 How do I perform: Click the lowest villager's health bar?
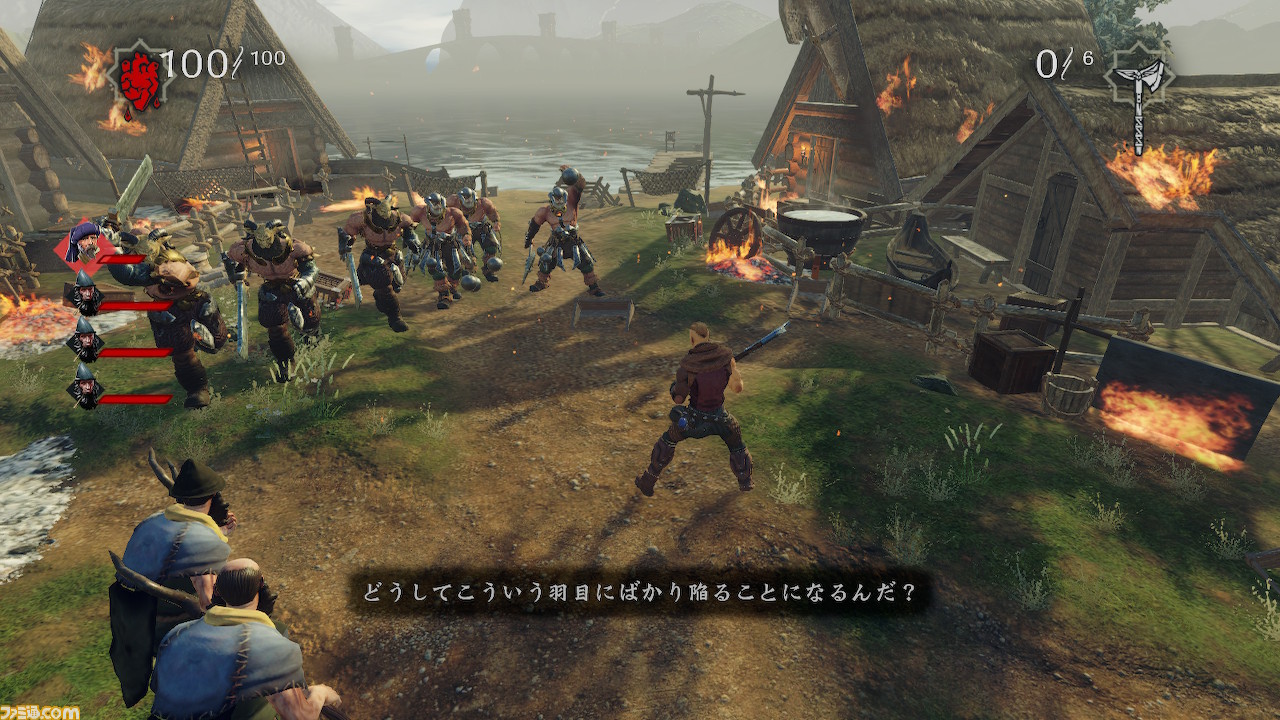coord(137,399)
